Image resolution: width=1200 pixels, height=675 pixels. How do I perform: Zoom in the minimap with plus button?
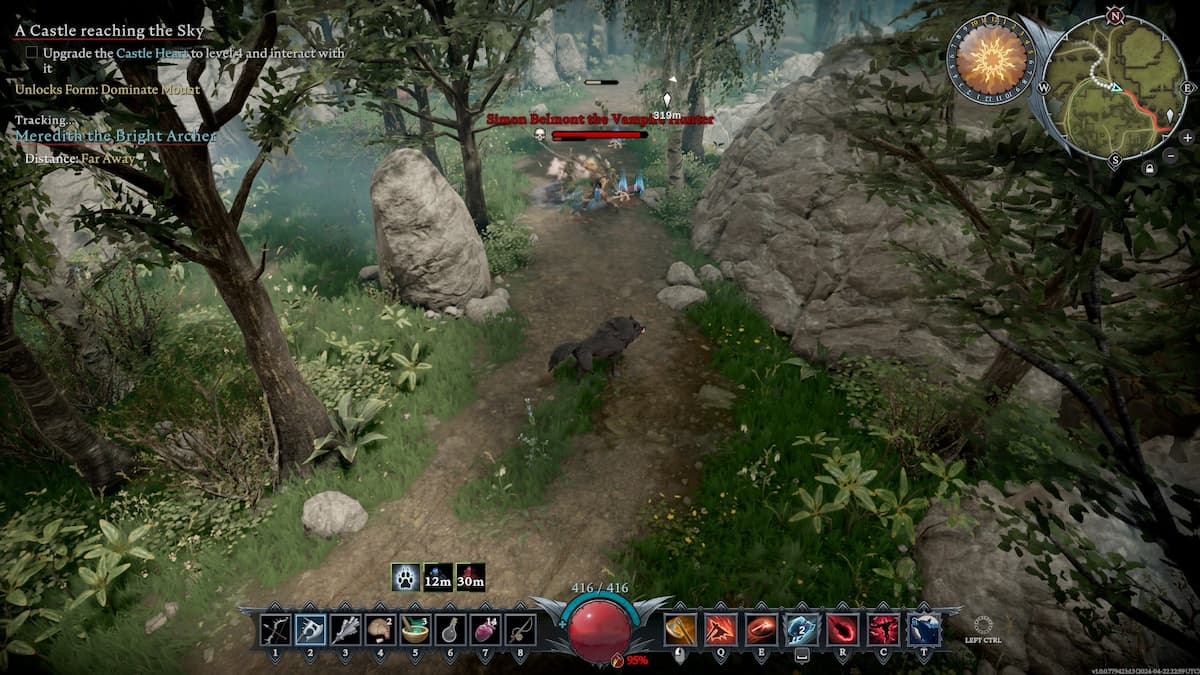[x=1187, y=137]
